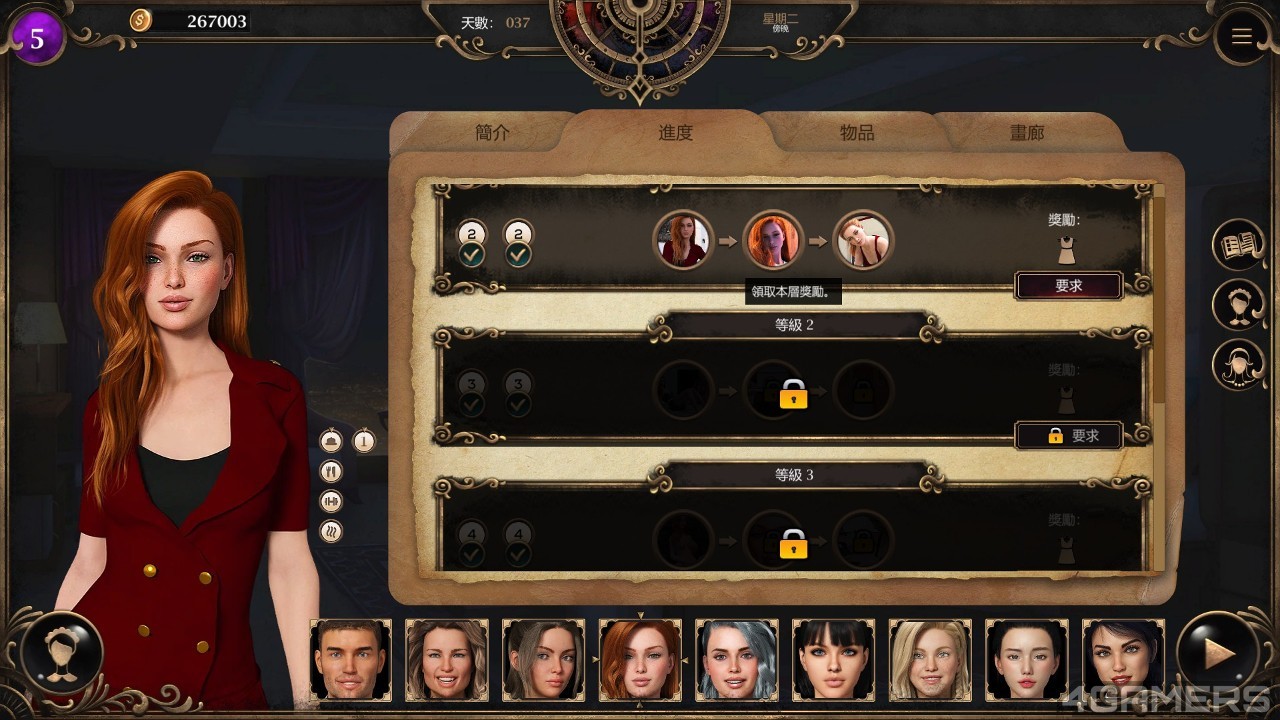Open the book journal icon

pos(1239,245)
